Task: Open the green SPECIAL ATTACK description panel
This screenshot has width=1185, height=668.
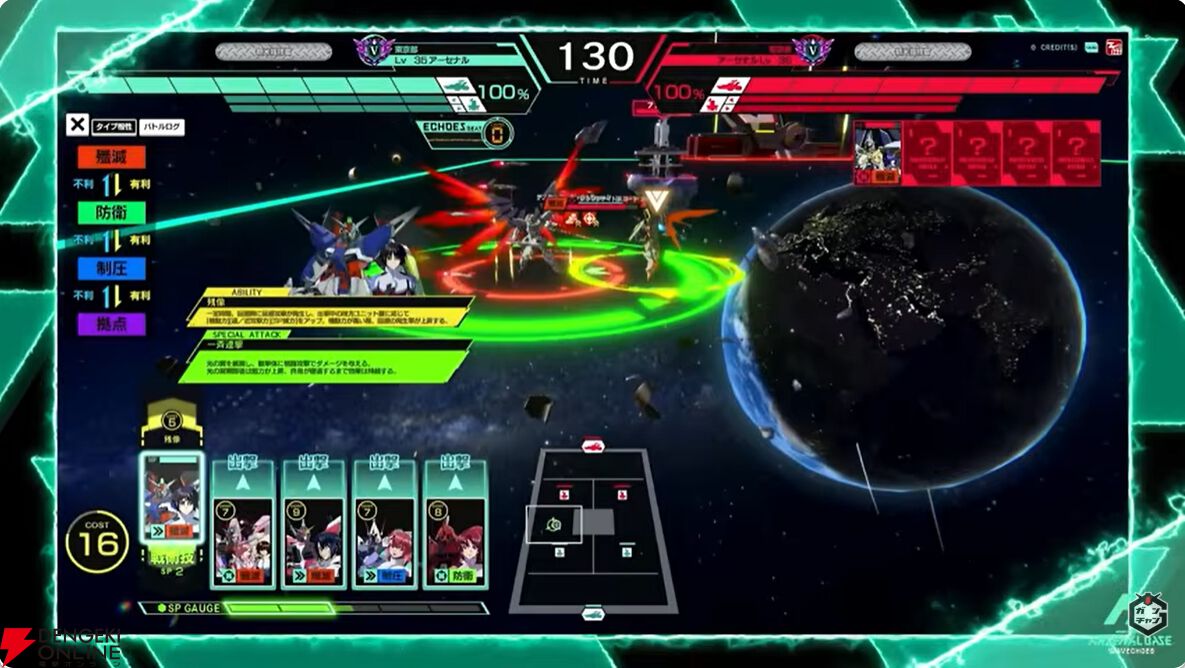Action: click(325, 362)
